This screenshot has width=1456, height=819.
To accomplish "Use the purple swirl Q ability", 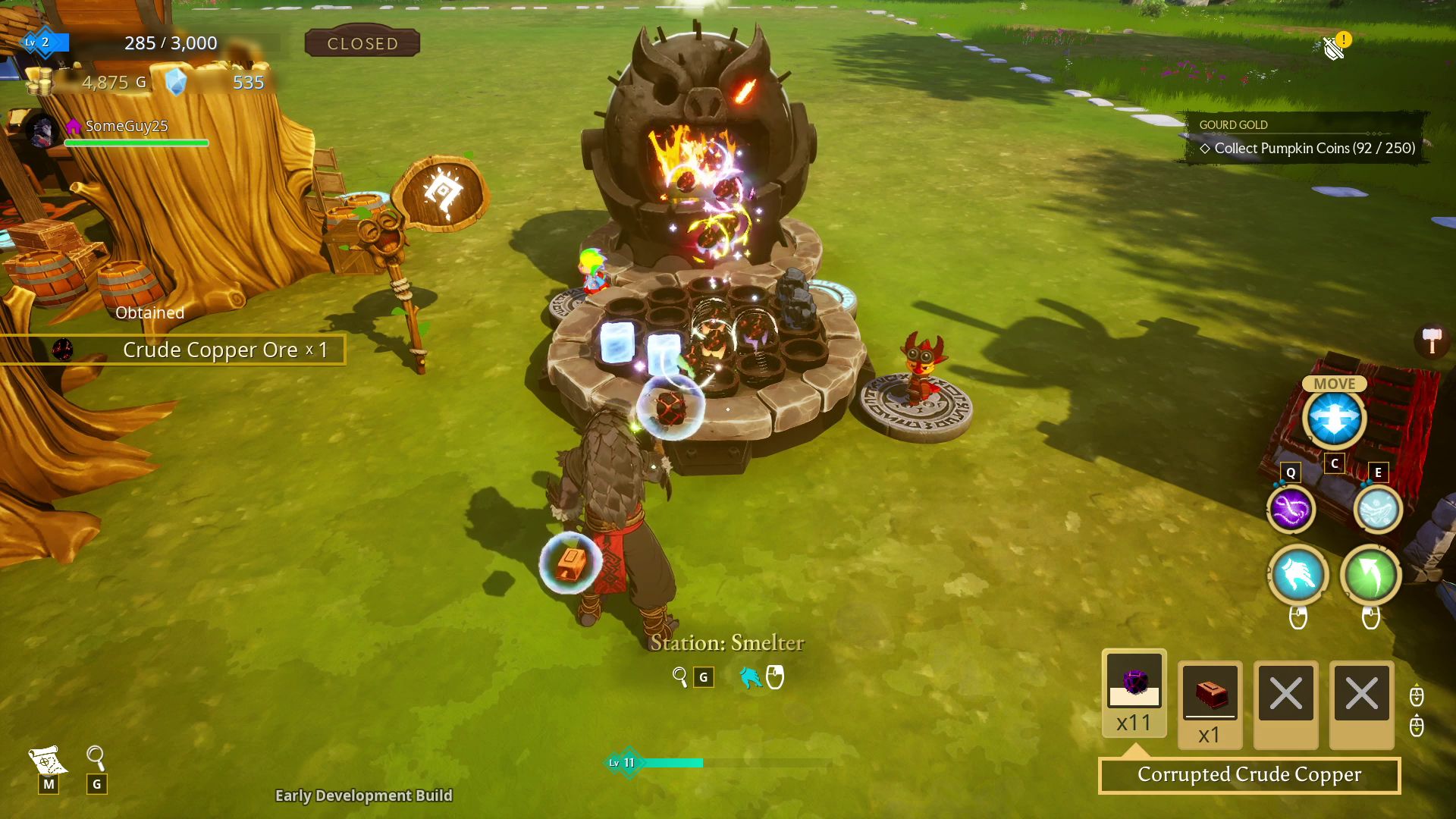I will (1291, 509).
